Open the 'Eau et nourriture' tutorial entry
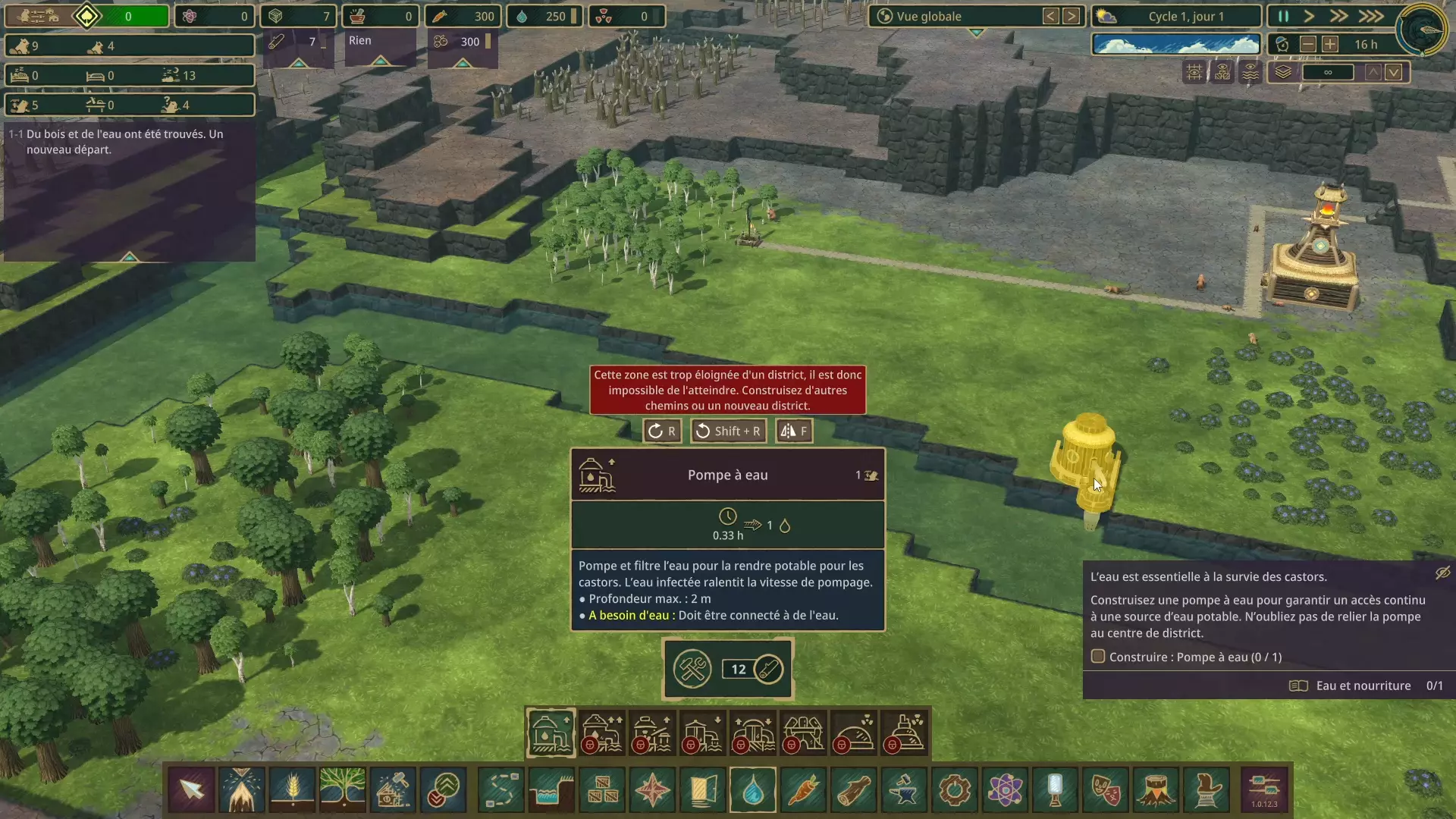Viewport: 1456px width, 819px height. (x=1363, y=686)
